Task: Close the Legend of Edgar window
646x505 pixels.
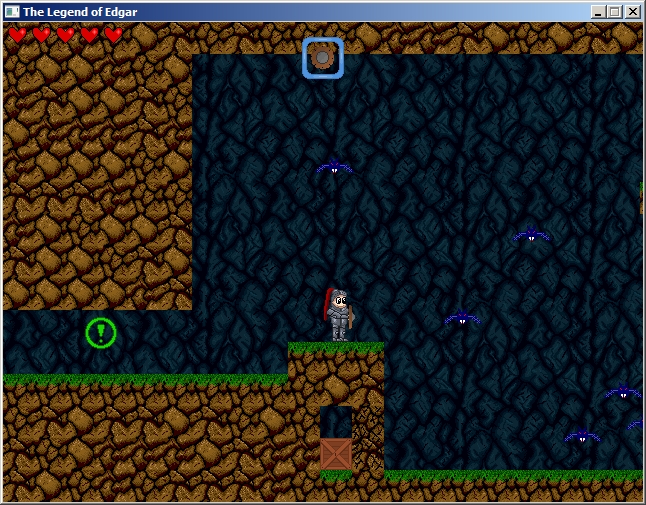Action: click(x=632, y=12)
